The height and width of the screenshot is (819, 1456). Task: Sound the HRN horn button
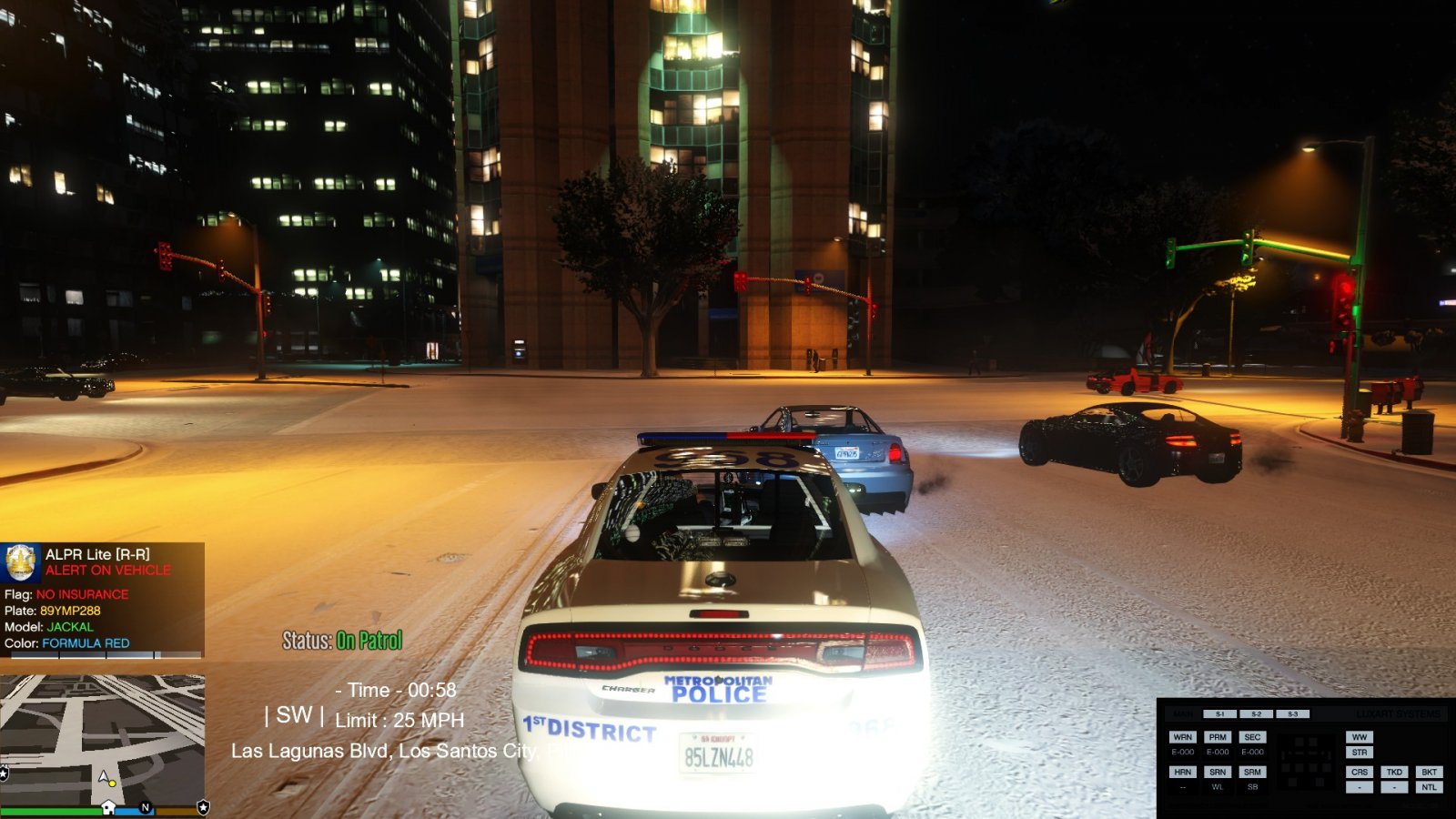coord(1182,772)
